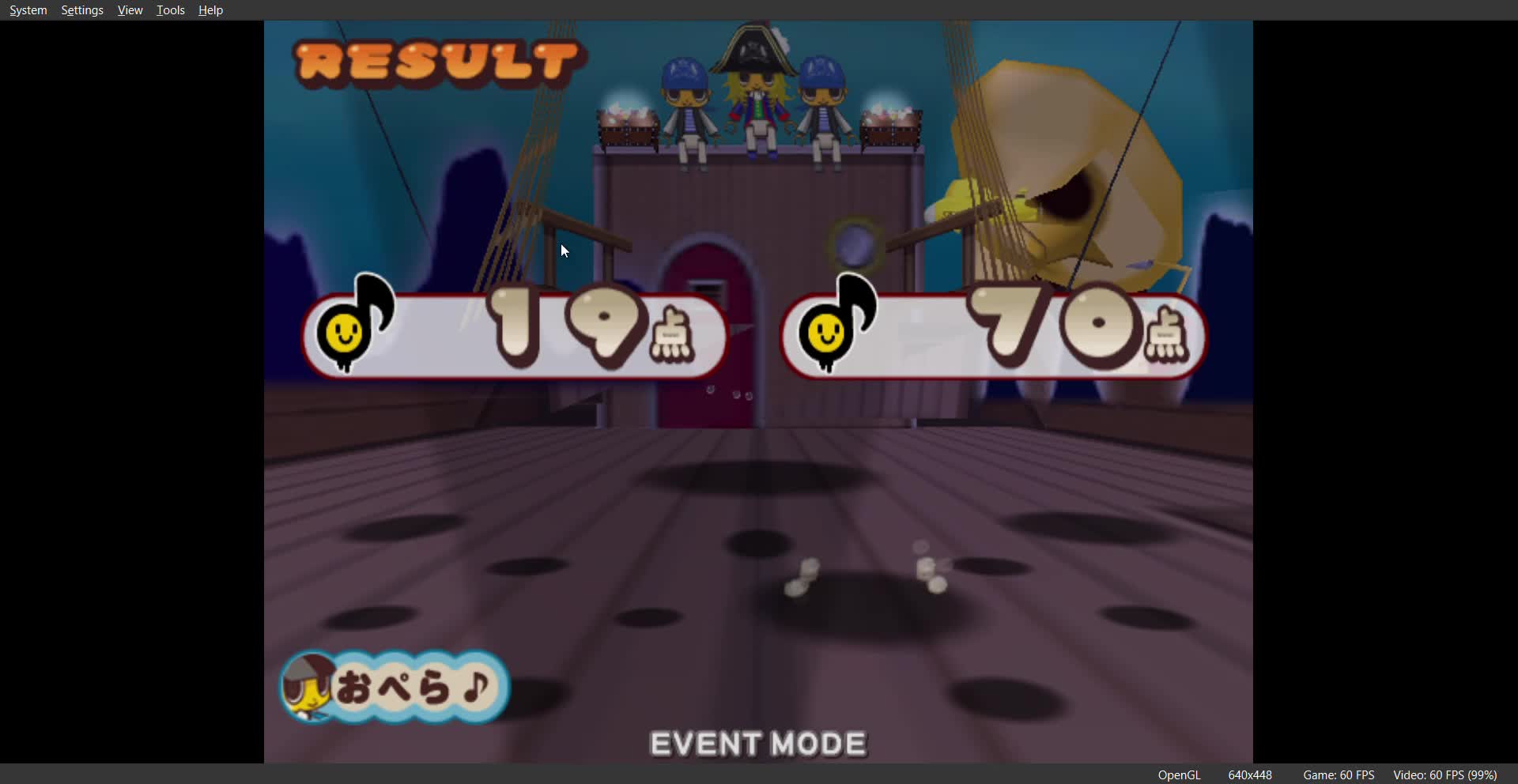Open the View menu
The image size is (1518, 784).
tap(129, 9)
